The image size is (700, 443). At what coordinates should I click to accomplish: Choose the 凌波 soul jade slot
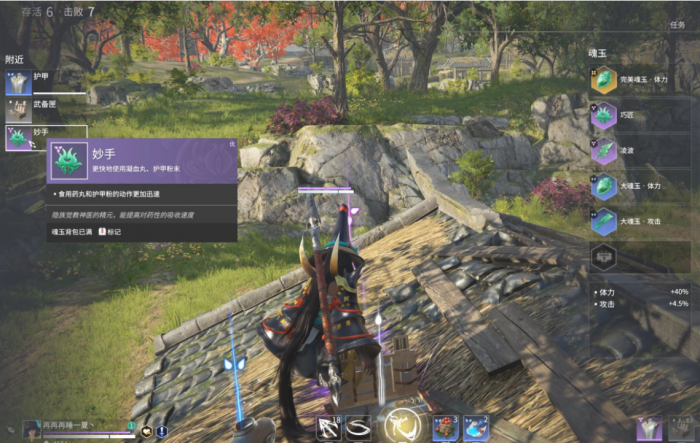[603, 151]
